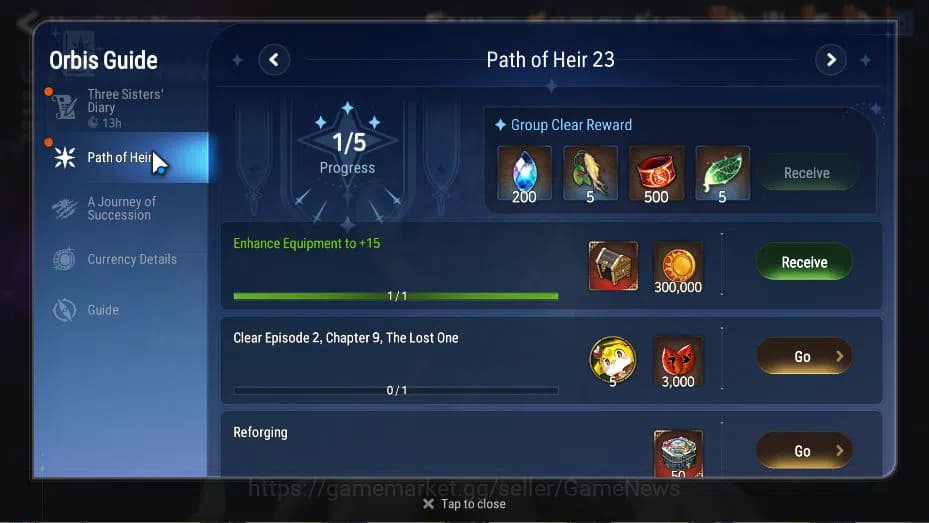Viewport: 929px width, 523px height.
Task: Receive the Enhance Equipment +15 reward
Action: (x=804, y=262)
